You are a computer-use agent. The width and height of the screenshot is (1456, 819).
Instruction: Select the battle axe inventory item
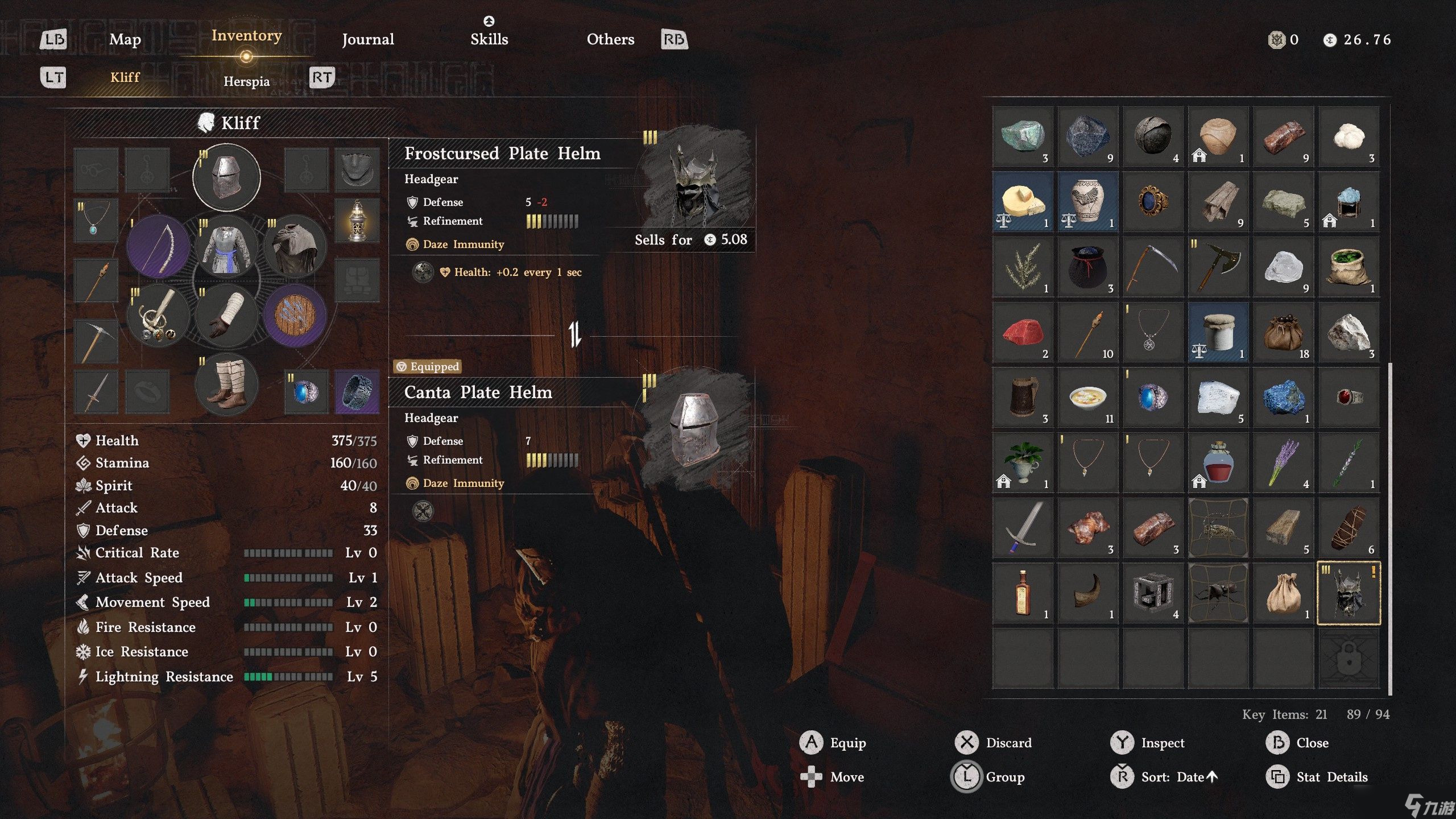coord(1218,267)
